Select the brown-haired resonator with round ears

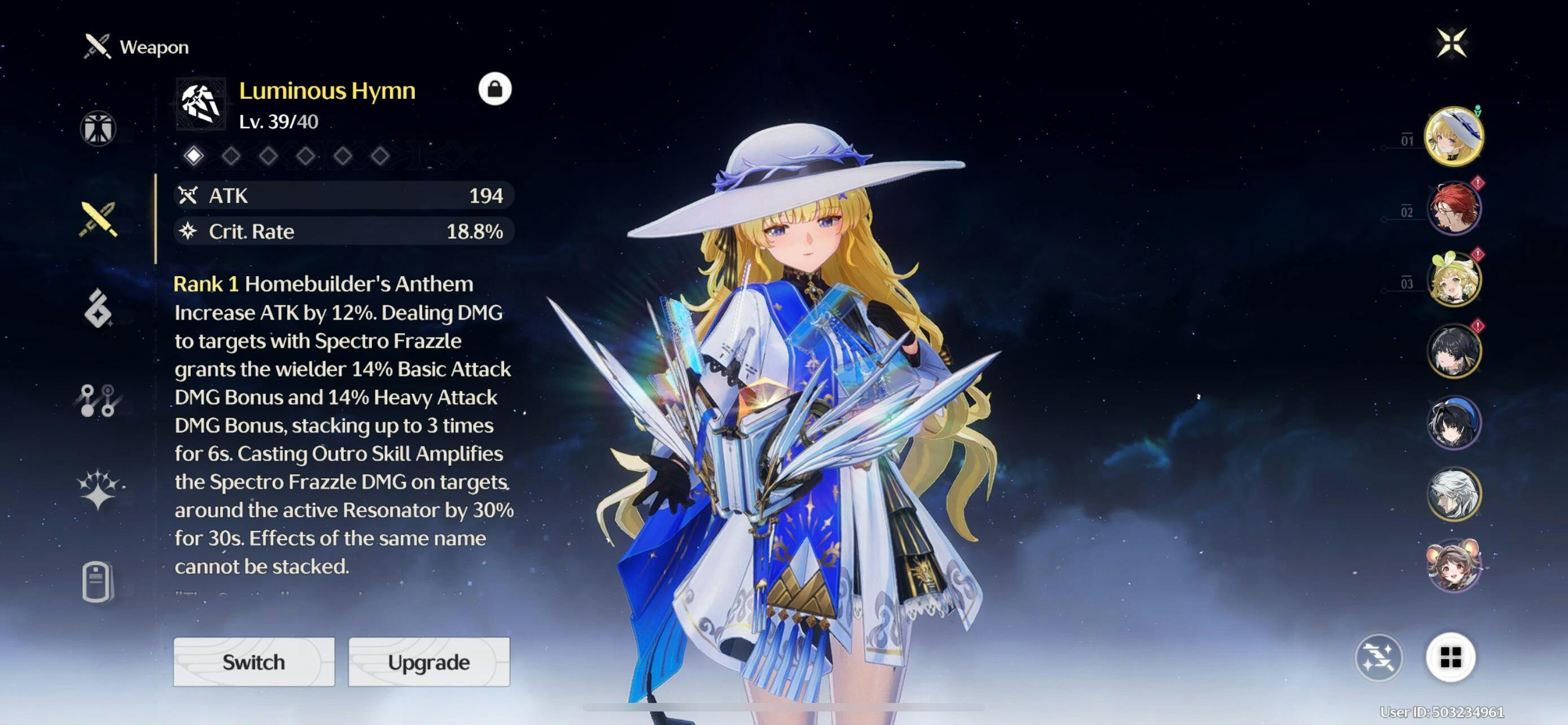point(1453,565)
